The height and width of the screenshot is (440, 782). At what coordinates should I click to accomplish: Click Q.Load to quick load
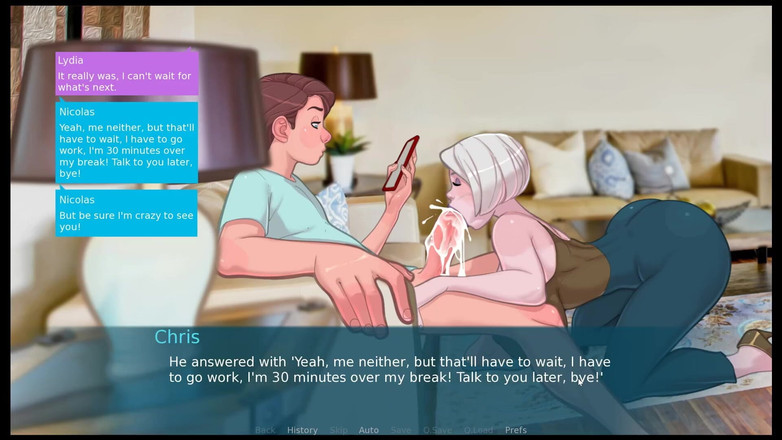pos(478,430)
